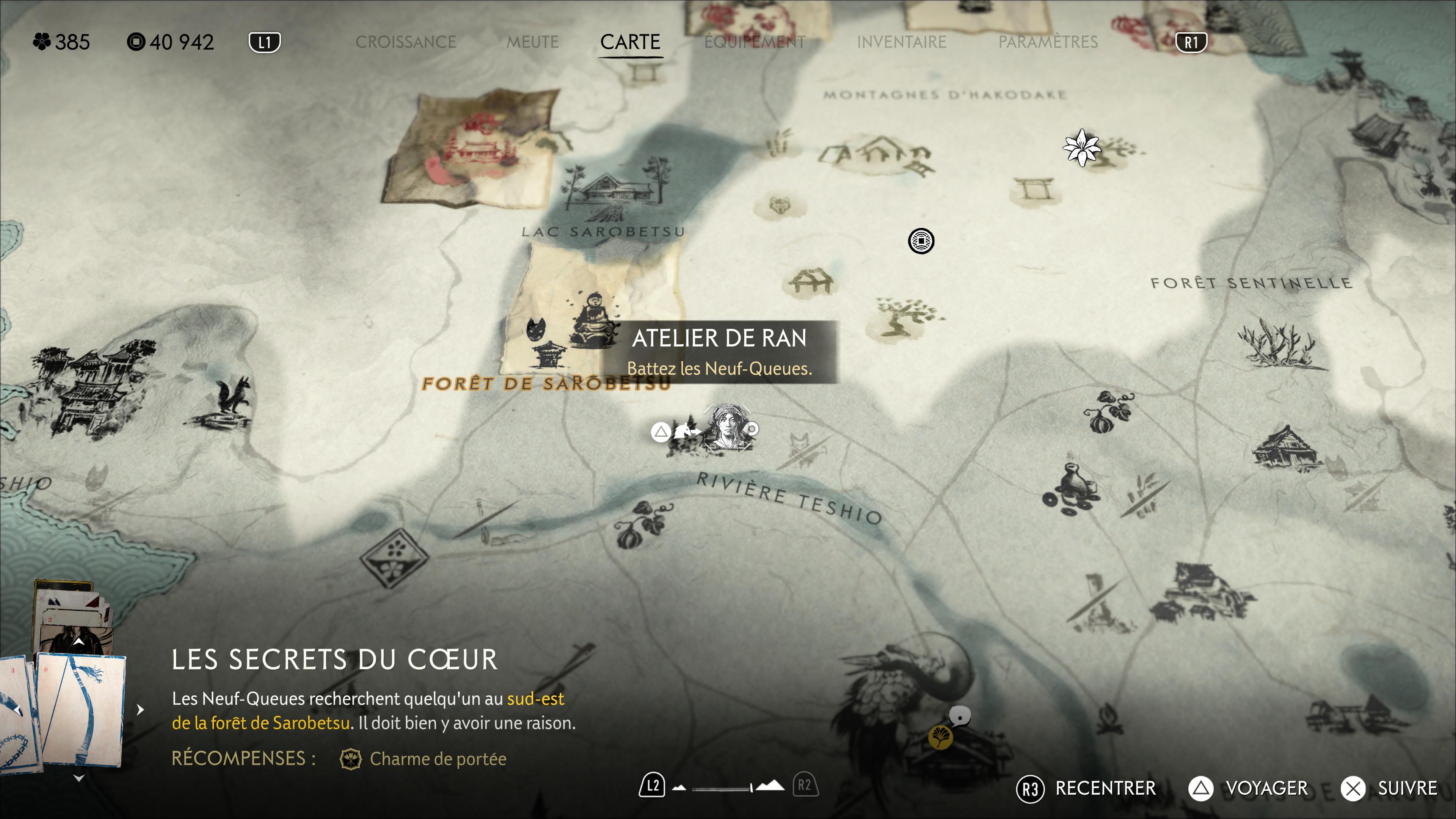This screenshot has height=819, width=1456.
Task: Click the round coin map marker
Action: pos(921,242)
